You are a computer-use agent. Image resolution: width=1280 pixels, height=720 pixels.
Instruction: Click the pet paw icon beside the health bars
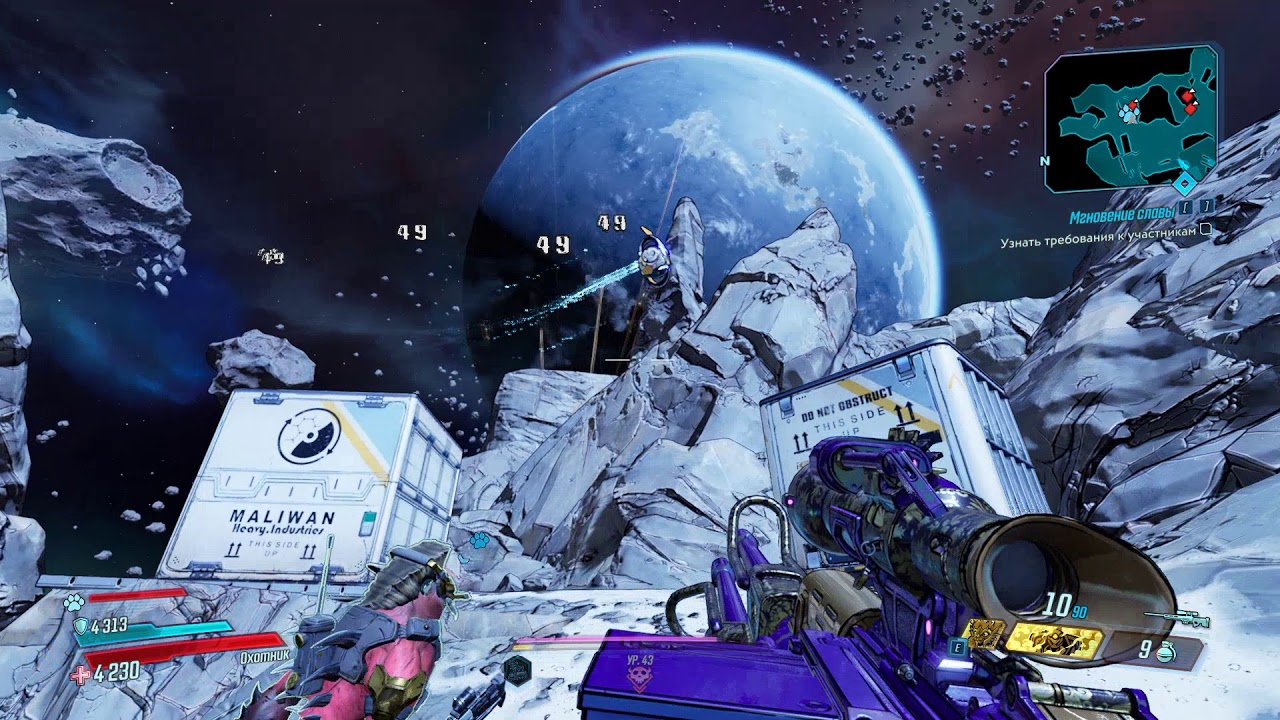coord(73,602)
